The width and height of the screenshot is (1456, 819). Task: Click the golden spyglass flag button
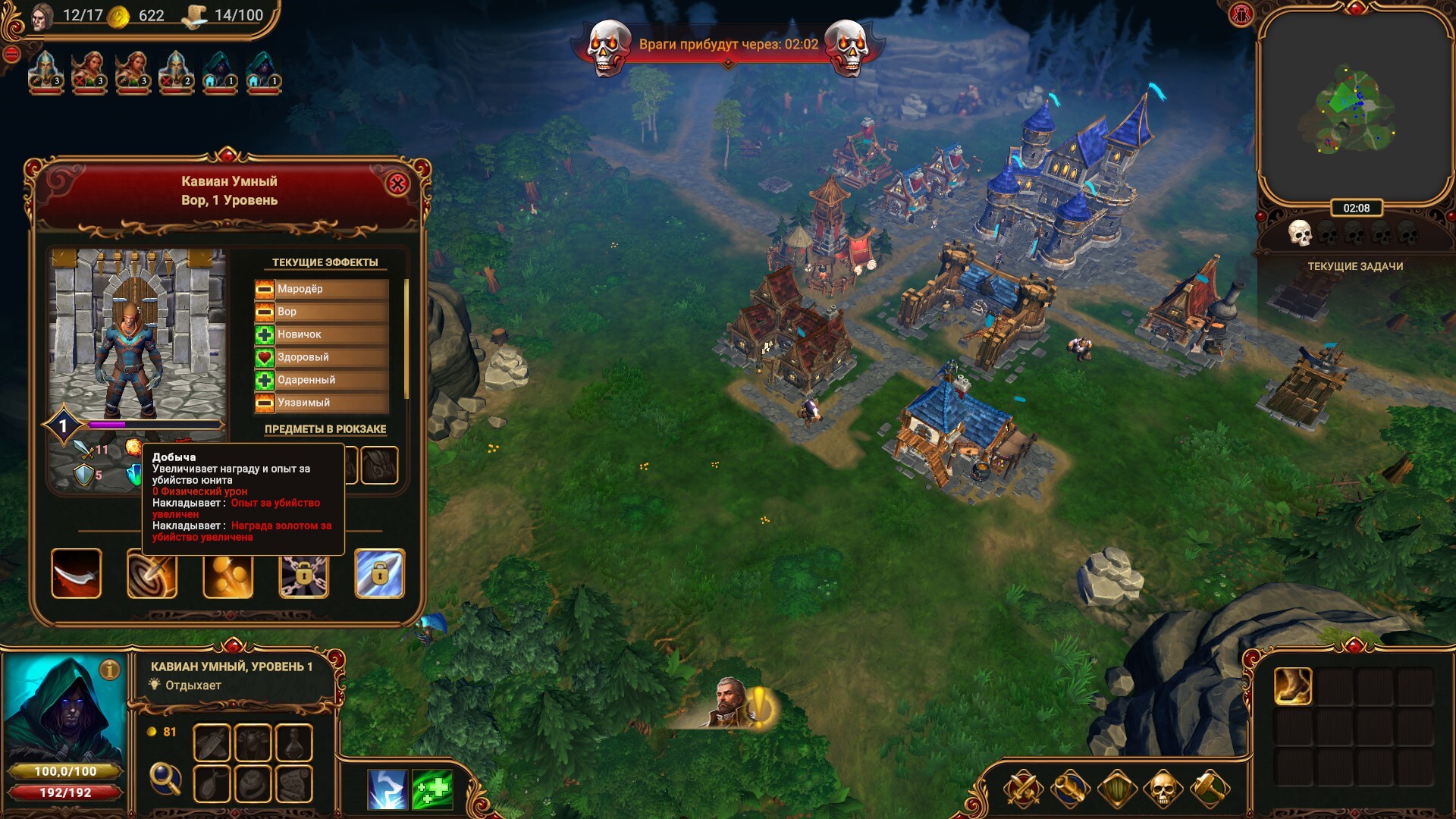click(1069, 789)
